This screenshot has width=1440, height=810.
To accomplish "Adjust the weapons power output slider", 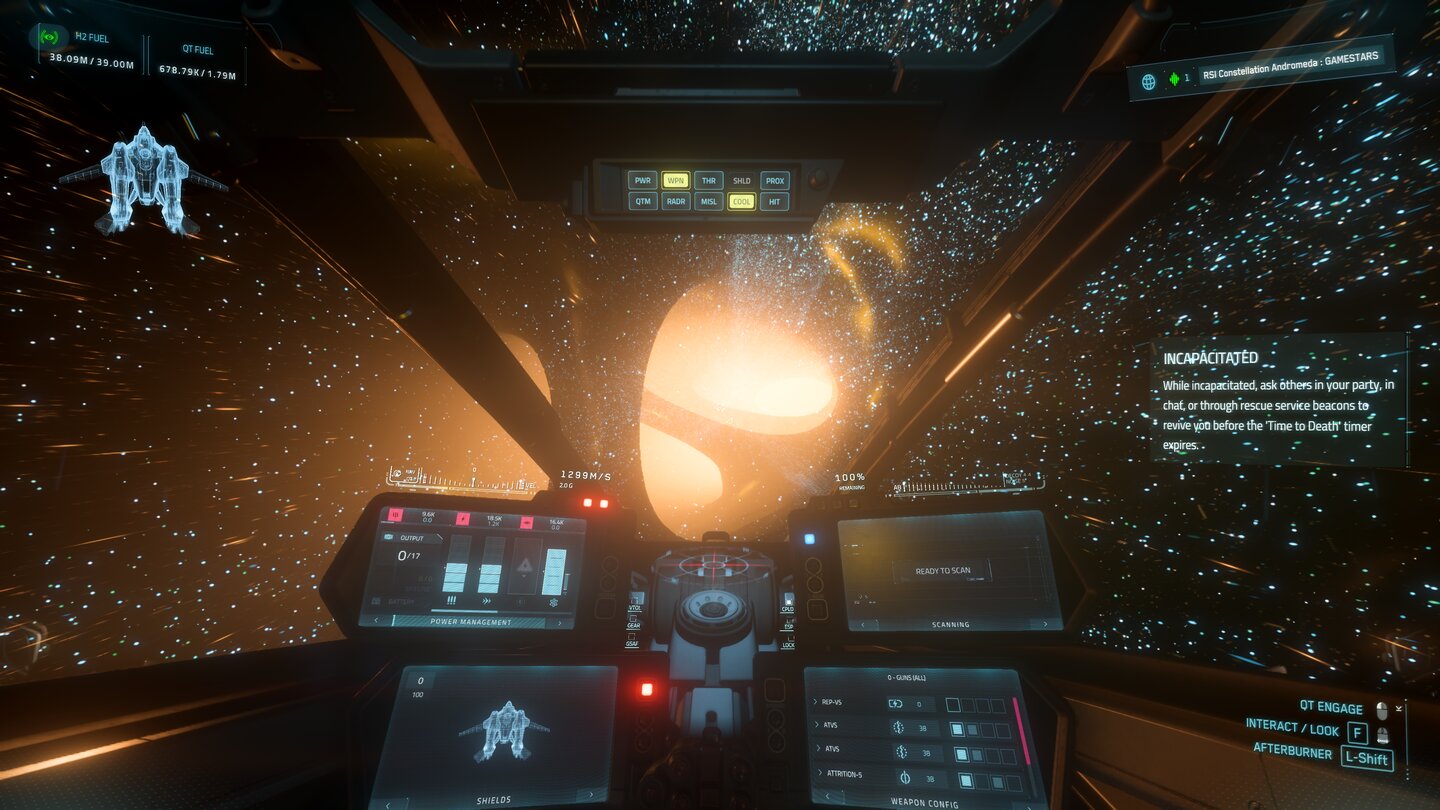I will 456,575.
